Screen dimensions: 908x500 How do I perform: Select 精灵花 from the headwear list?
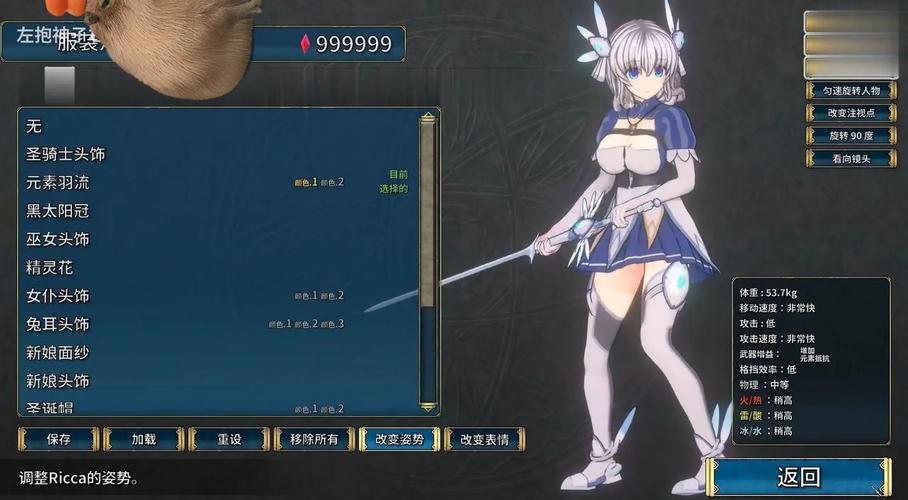[50, 268]
